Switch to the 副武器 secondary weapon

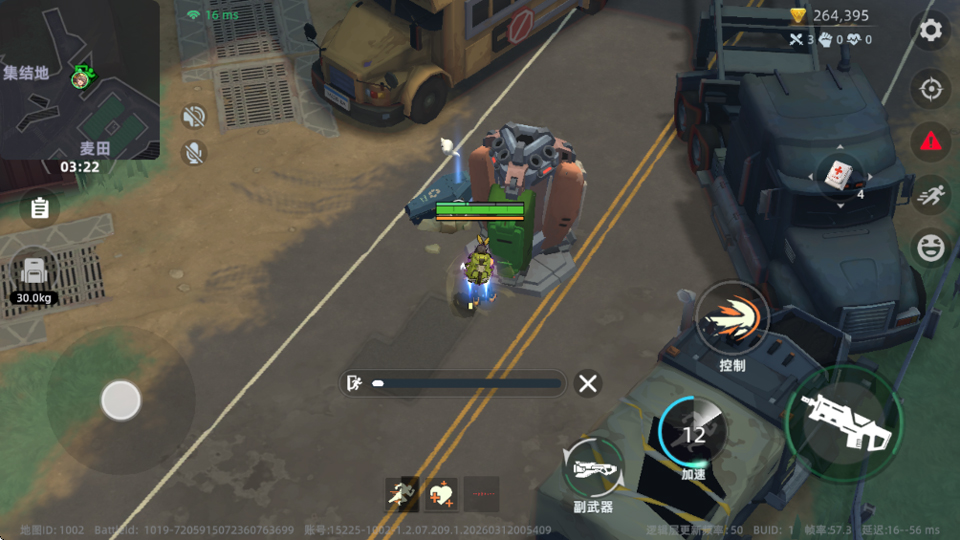(593, 467)
